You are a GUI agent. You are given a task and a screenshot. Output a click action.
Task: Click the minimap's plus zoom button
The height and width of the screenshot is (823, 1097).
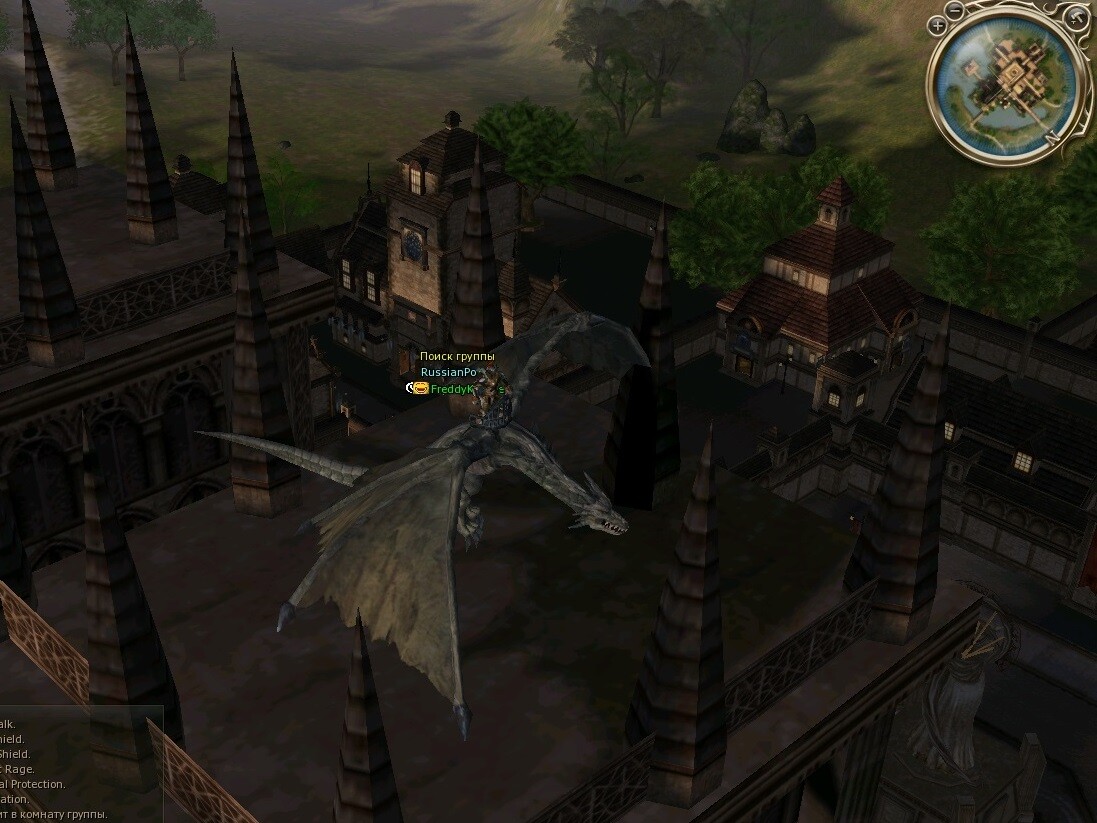point(938,27)
